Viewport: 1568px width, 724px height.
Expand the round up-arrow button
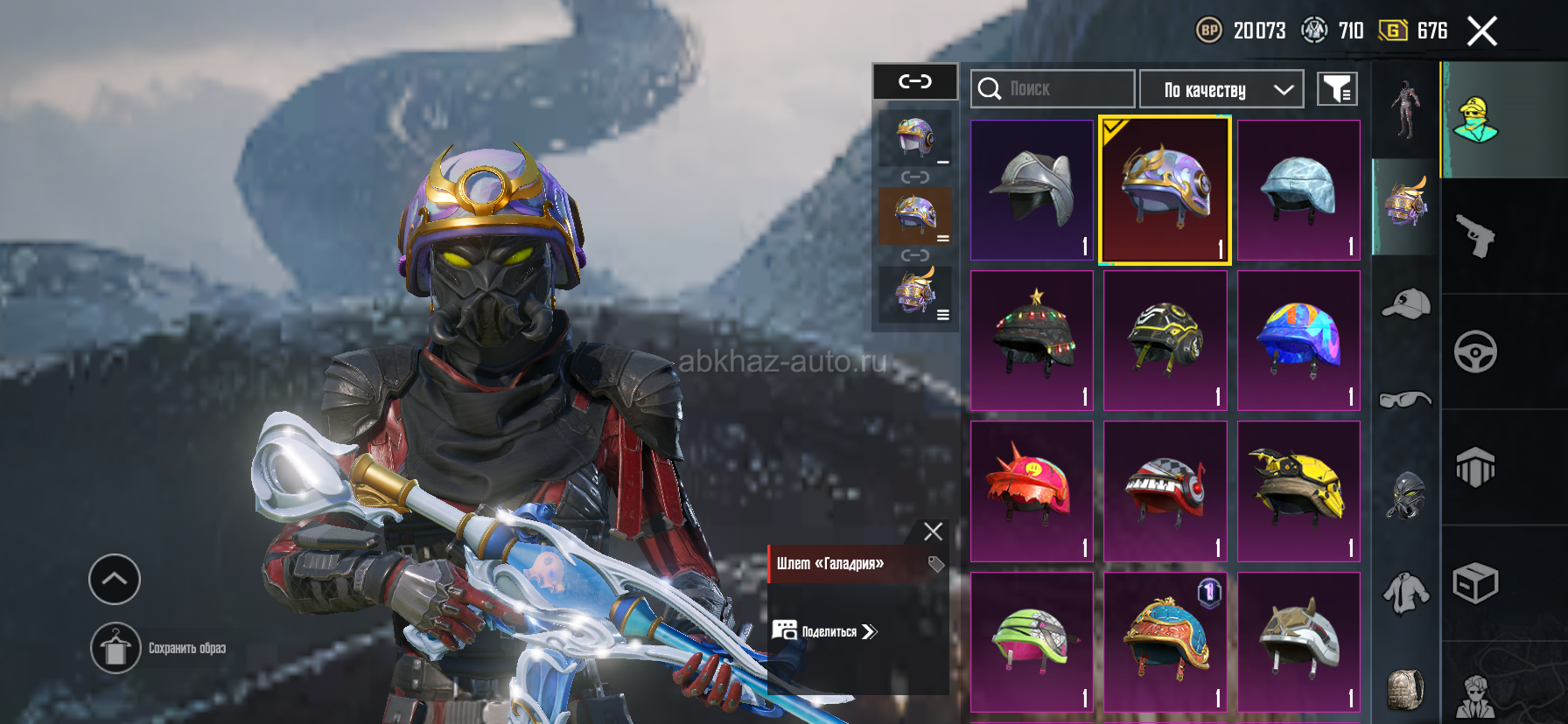[115, 579]
